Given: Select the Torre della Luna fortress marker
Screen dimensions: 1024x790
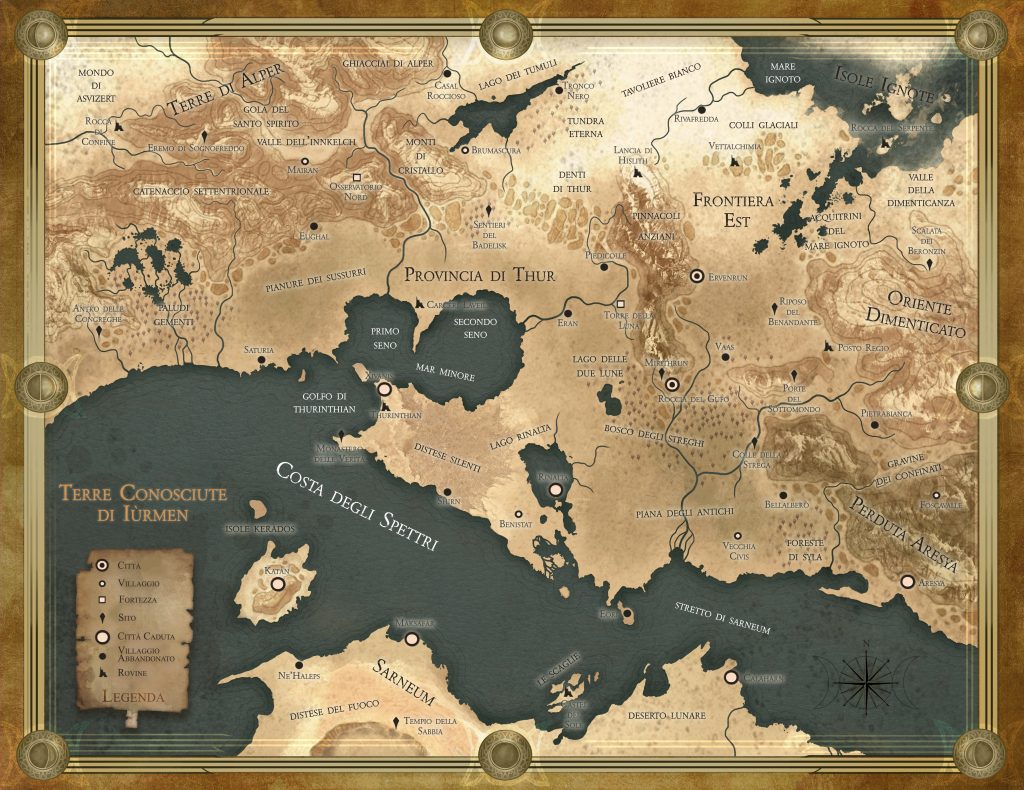Looking at the screenshot, I should coord(620,303).
